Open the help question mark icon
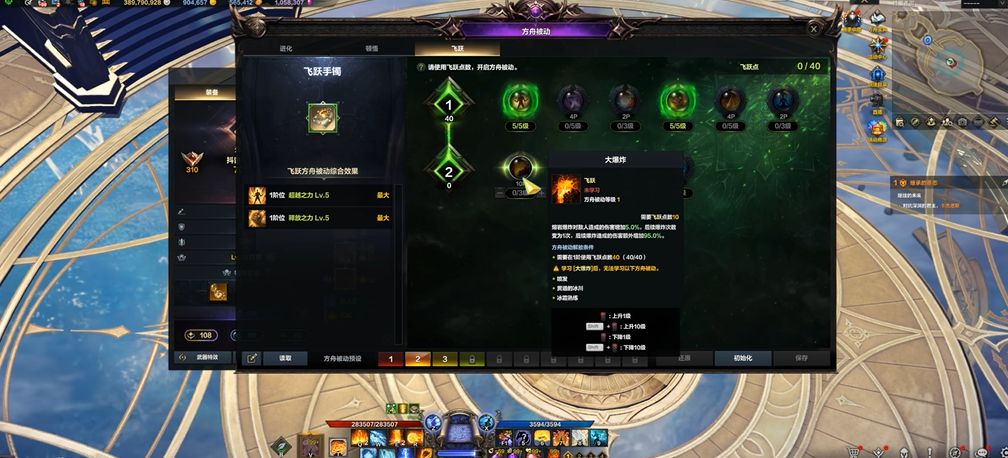Image resolution: width=1008 pixels, height=458 pixels. pos(421,67)
